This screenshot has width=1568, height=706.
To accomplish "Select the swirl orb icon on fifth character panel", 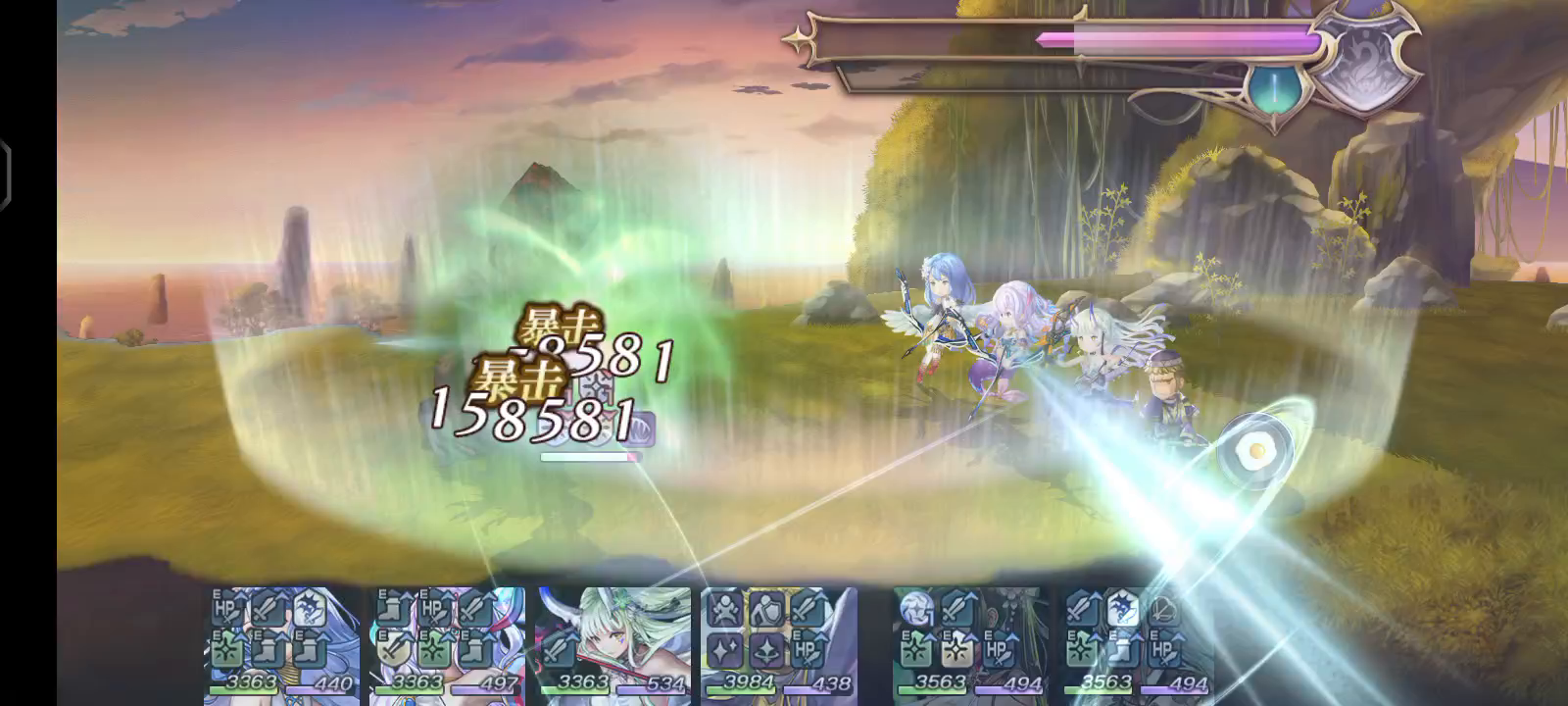I will click(915, 608).
